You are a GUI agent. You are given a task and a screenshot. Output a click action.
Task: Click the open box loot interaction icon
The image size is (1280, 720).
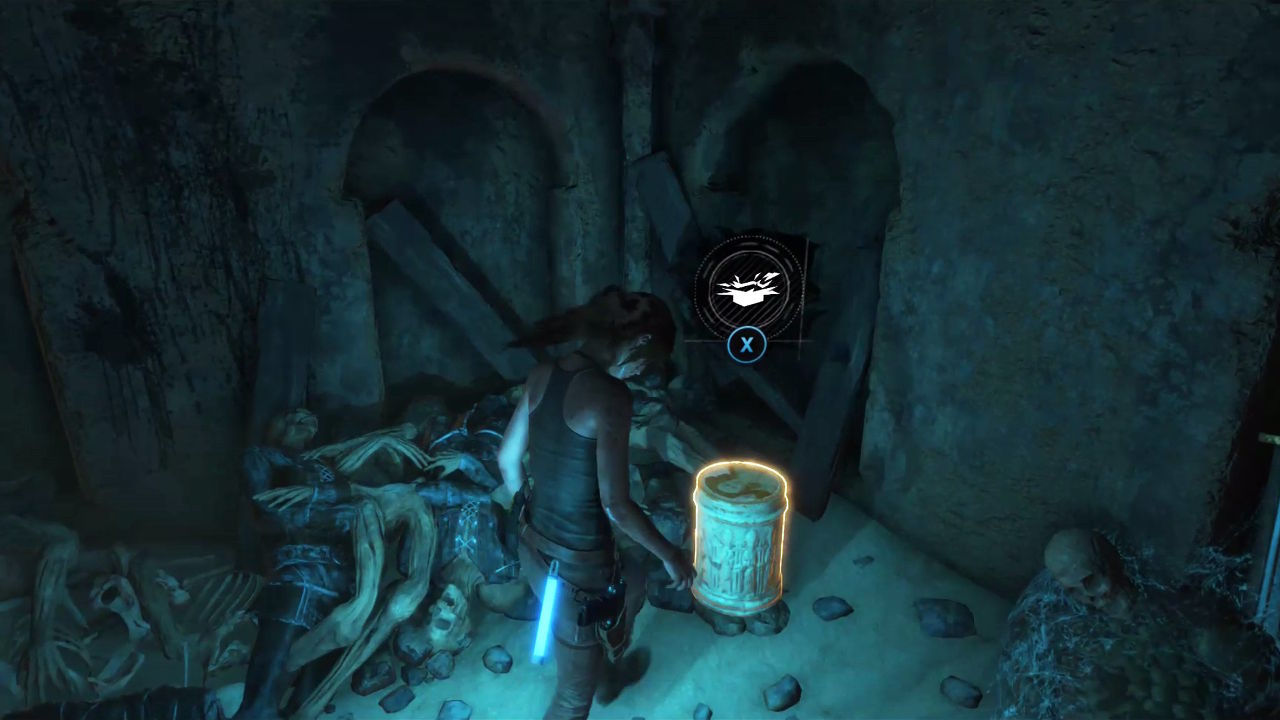coord(748,288)
